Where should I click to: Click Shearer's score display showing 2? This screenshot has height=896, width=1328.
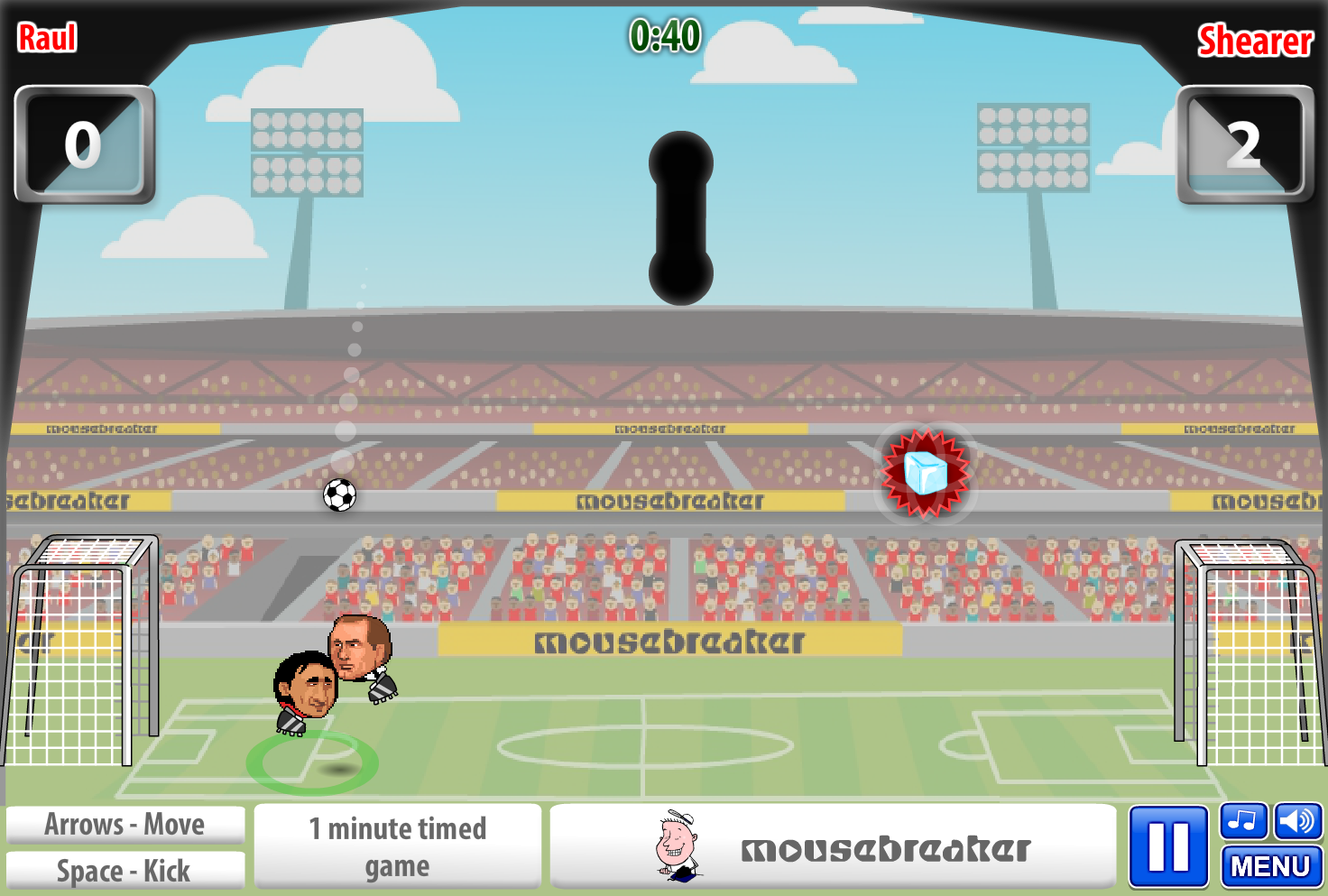coord(1246,145)
